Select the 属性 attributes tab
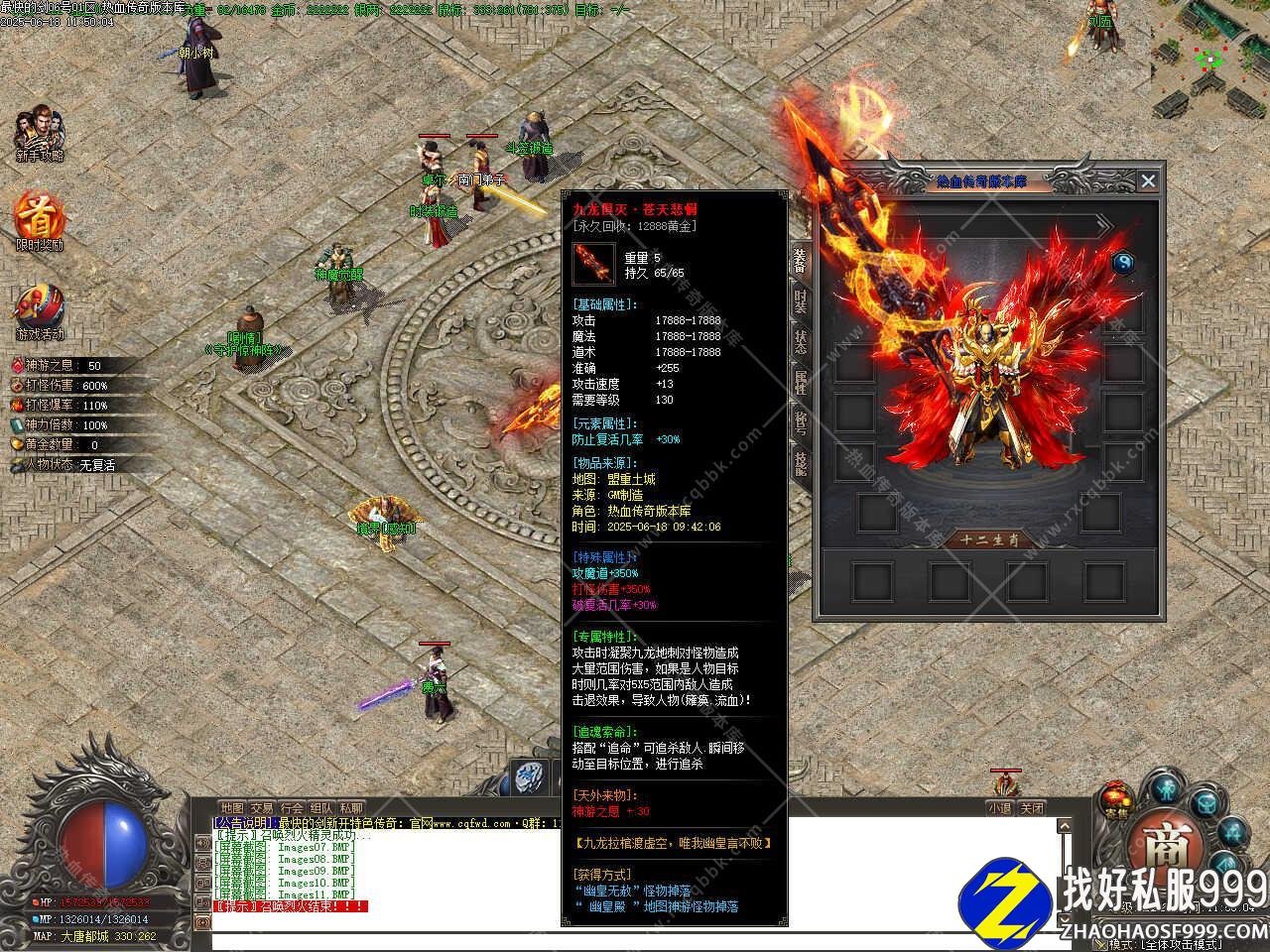The height and width of the screenshot is (952, 1270). (x=800, y=382)
